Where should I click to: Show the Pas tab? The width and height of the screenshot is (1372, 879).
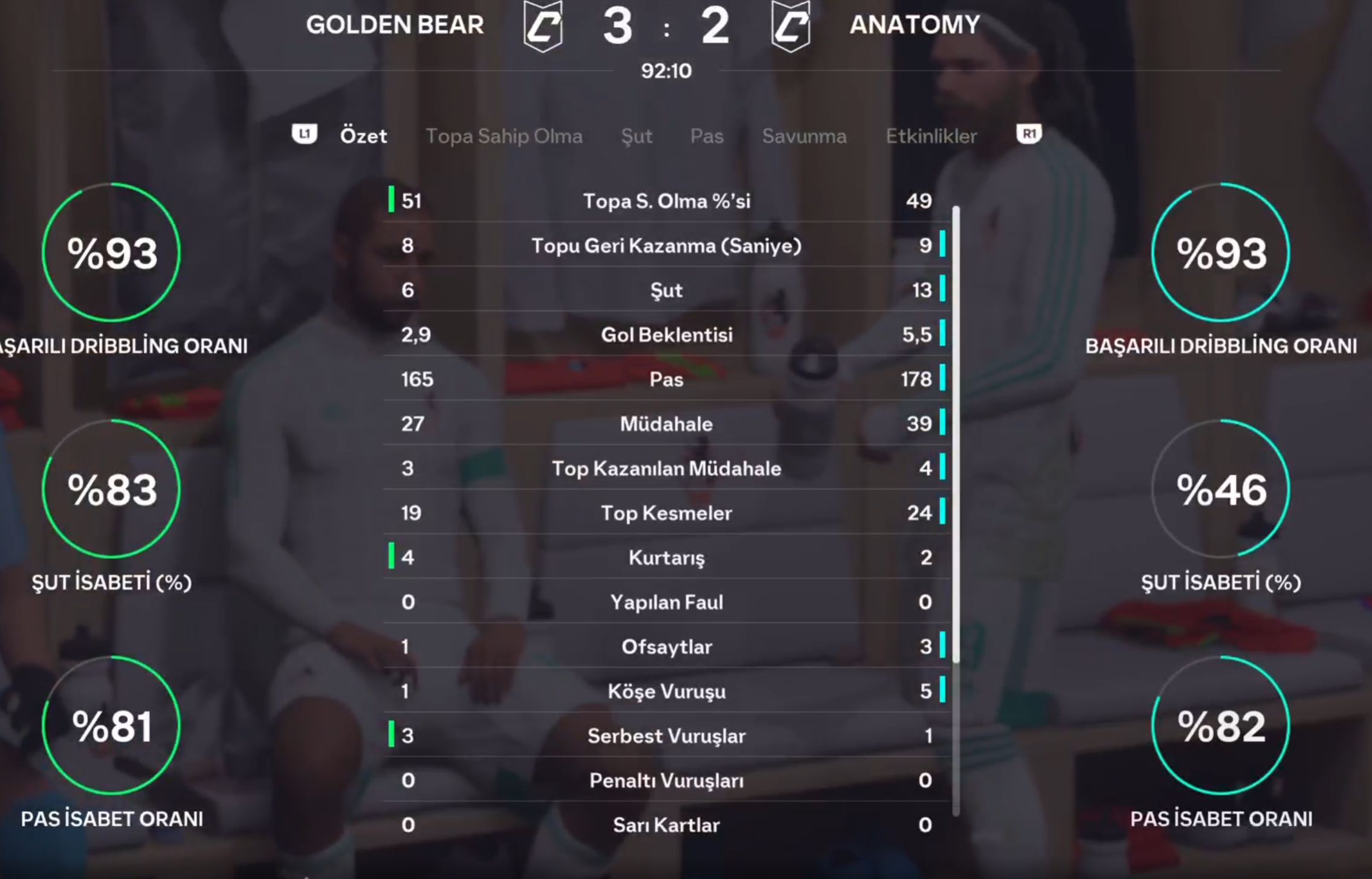[707, 136]
